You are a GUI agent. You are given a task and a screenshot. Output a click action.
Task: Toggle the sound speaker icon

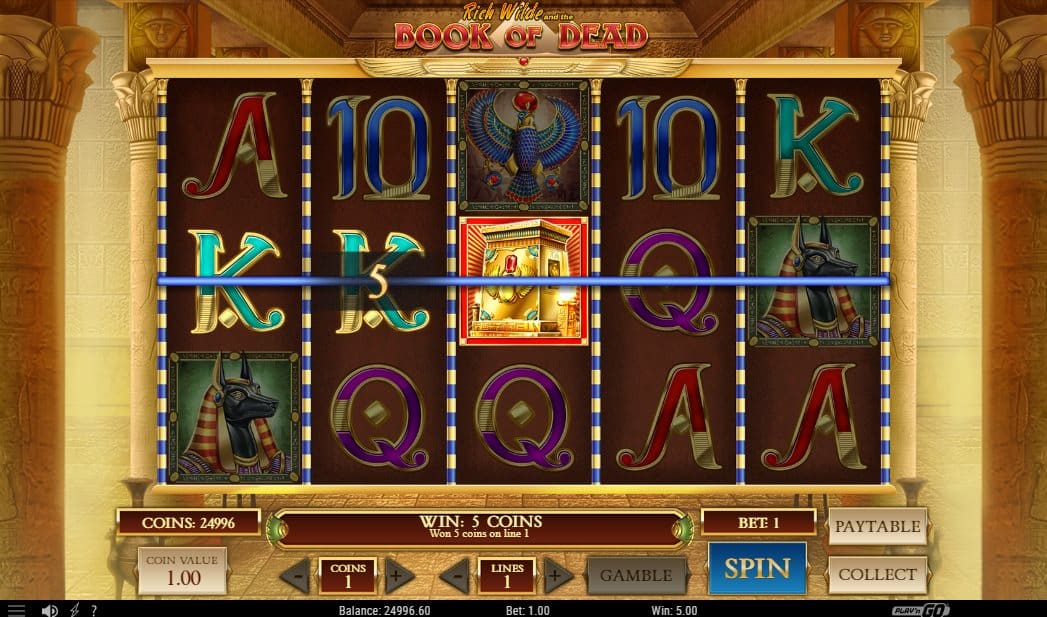click(47, 609)
